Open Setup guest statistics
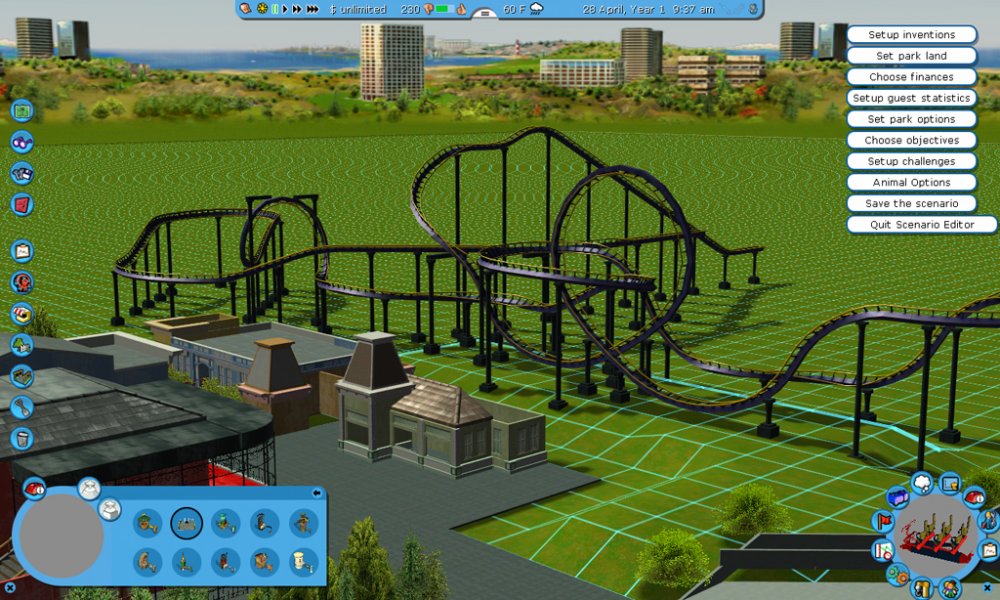1000x600 pixels. click(x=911, y=98)
